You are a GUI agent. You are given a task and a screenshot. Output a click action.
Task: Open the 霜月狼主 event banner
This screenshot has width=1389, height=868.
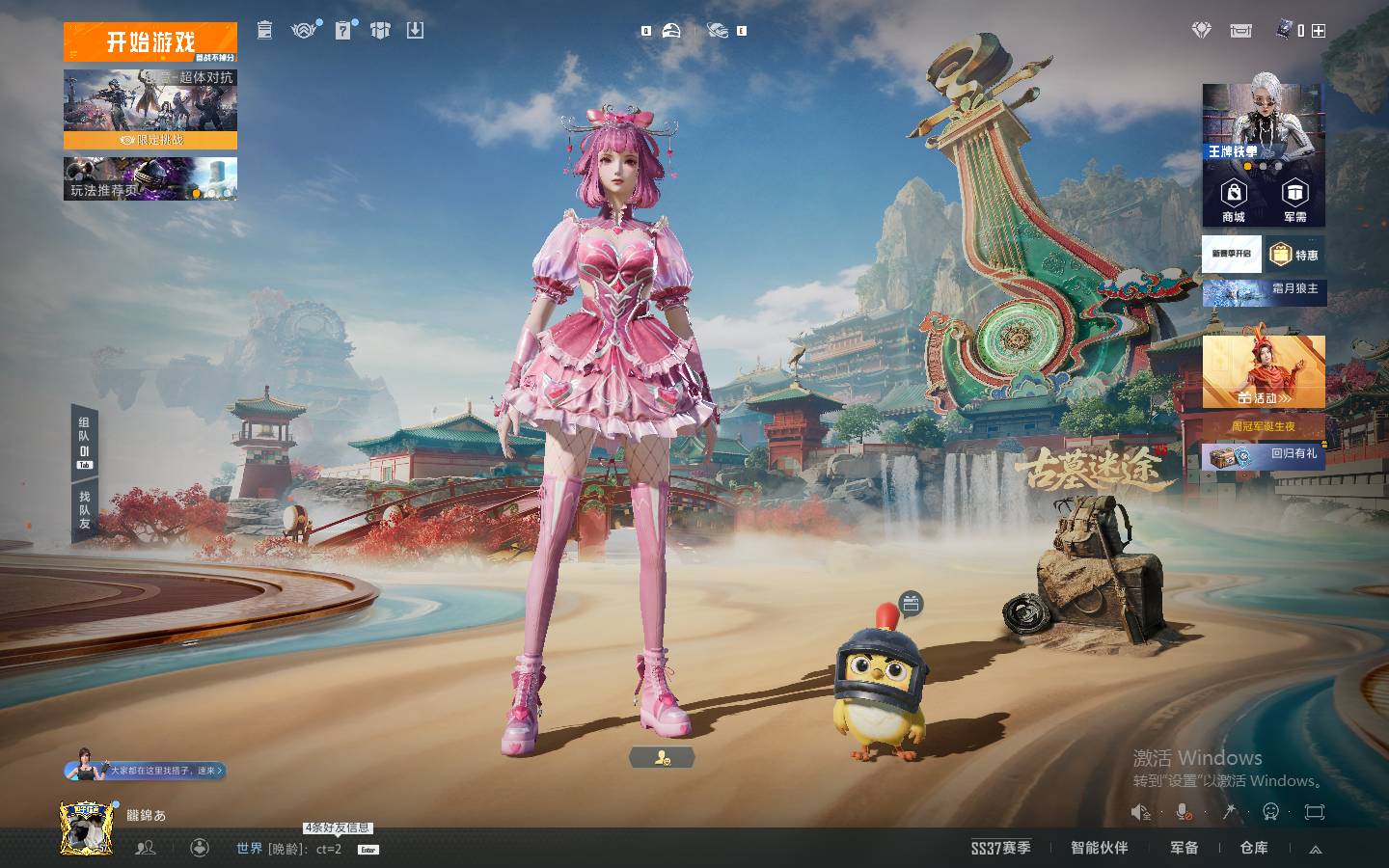(x=1264, y=291)
